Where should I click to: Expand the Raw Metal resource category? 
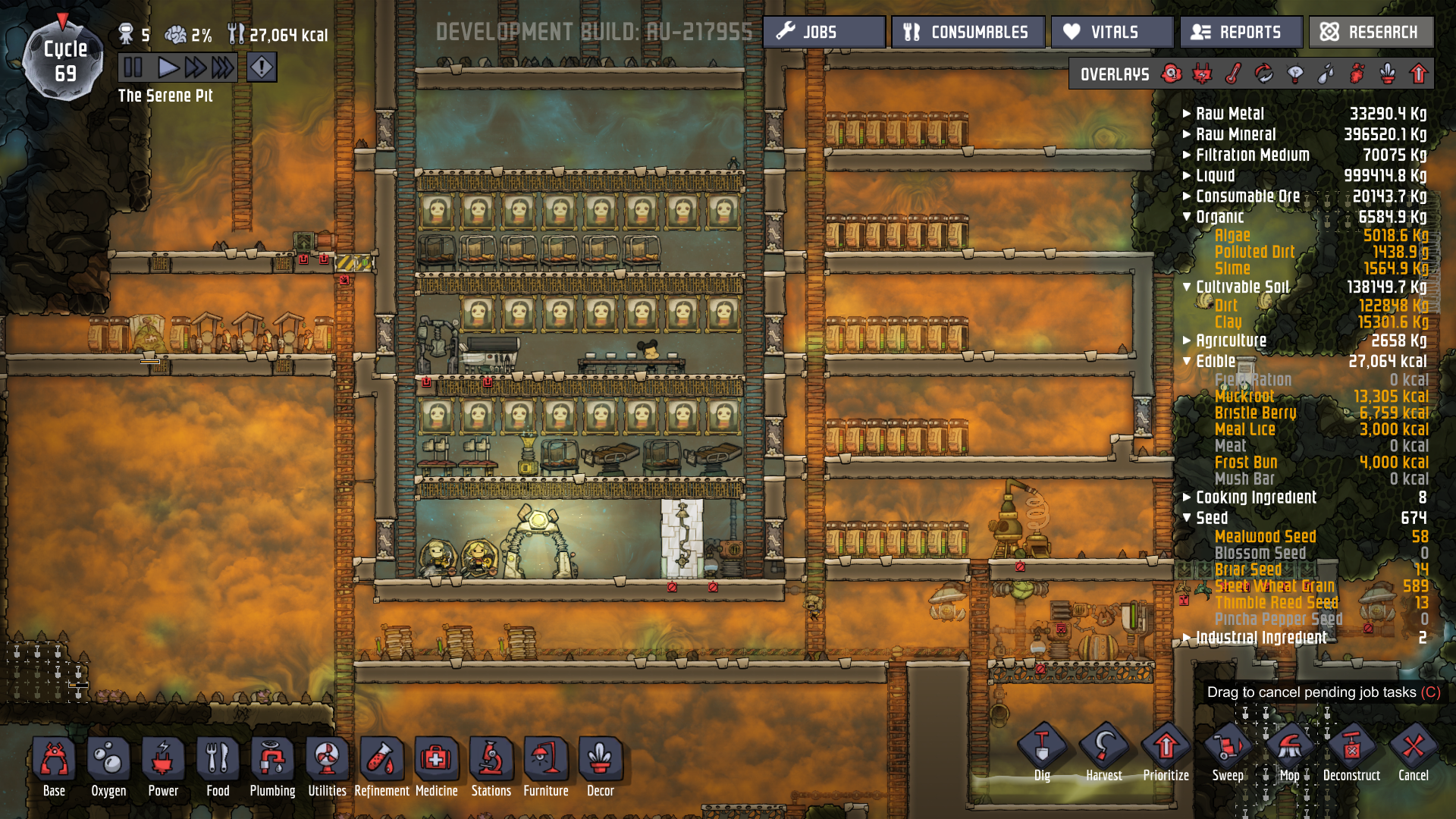(1188, 114)
